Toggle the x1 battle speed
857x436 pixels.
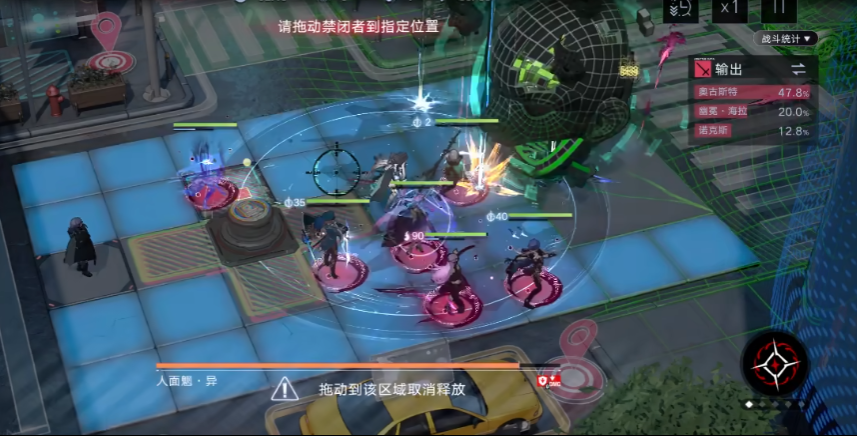(x=729, y=8)
